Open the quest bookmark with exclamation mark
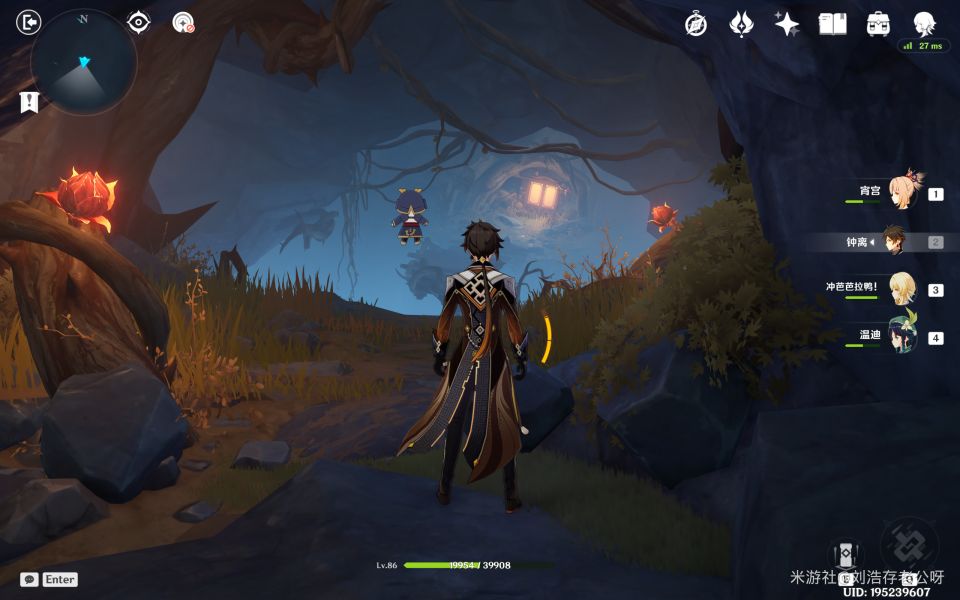Viewport: 960px width, 600px height. tap(29, 101)
